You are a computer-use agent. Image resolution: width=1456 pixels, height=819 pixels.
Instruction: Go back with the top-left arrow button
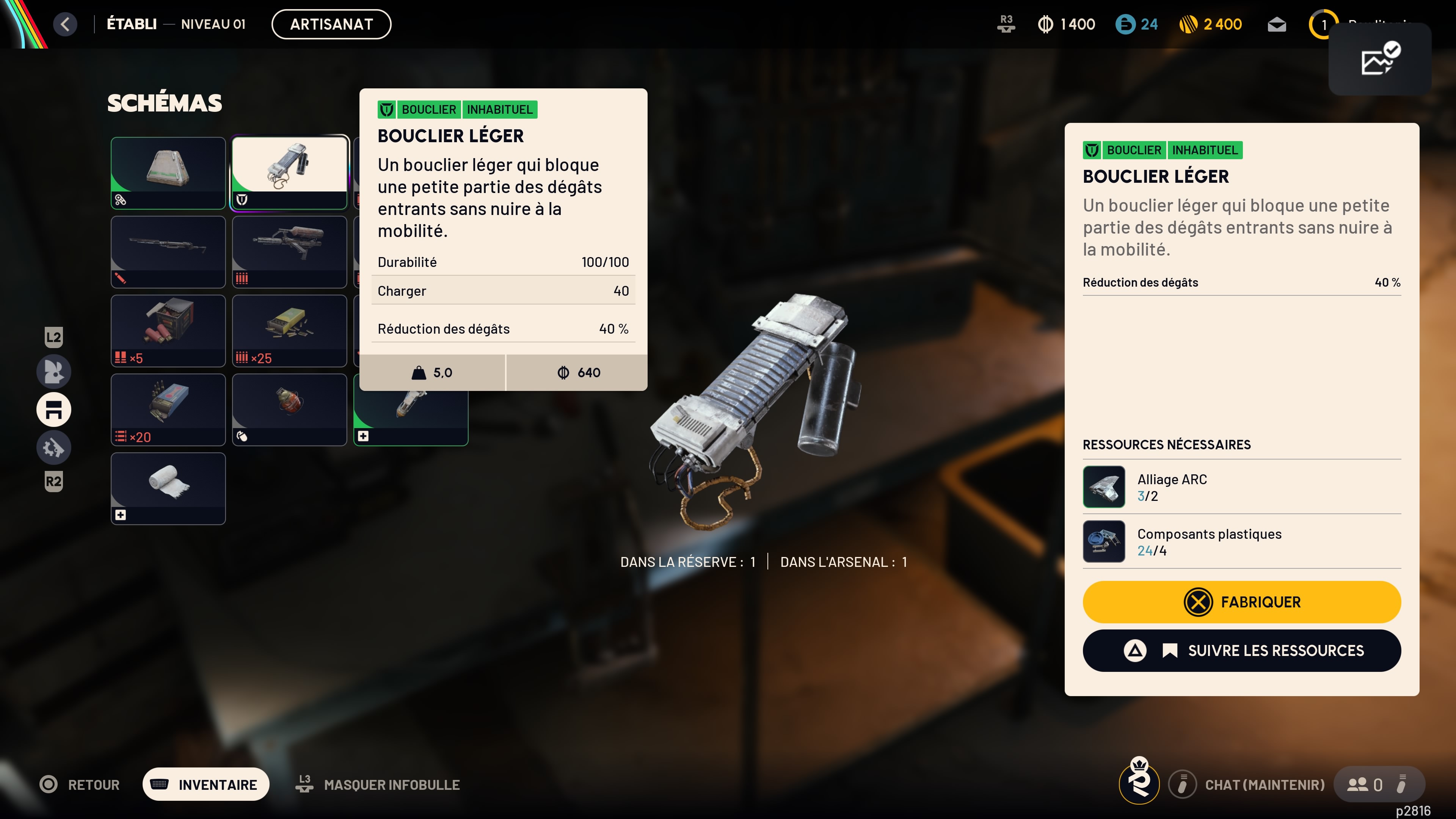(65, 24)
